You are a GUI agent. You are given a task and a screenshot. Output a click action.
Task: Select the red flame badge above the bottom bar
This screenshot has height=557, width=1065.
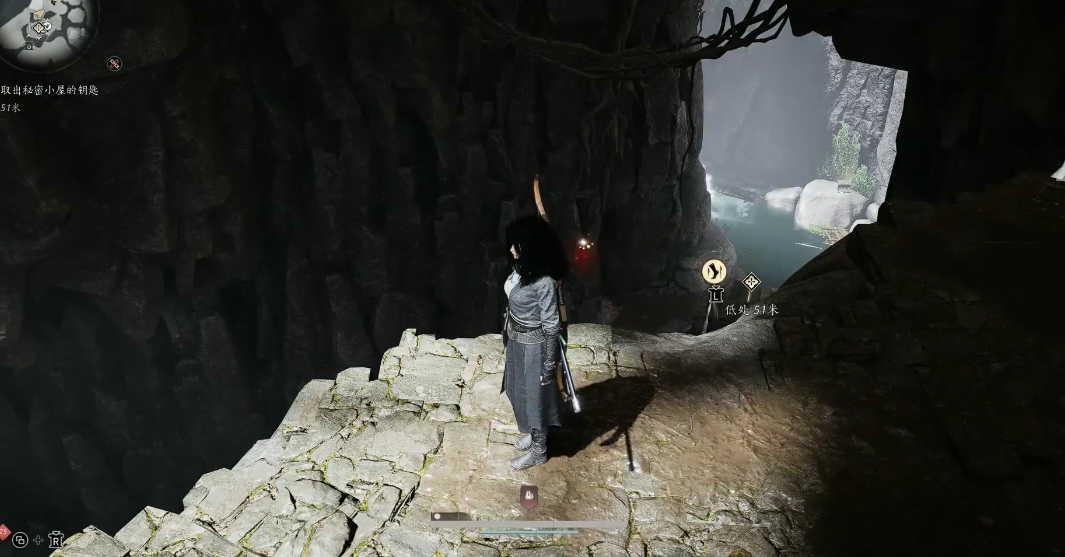point(528,494)
